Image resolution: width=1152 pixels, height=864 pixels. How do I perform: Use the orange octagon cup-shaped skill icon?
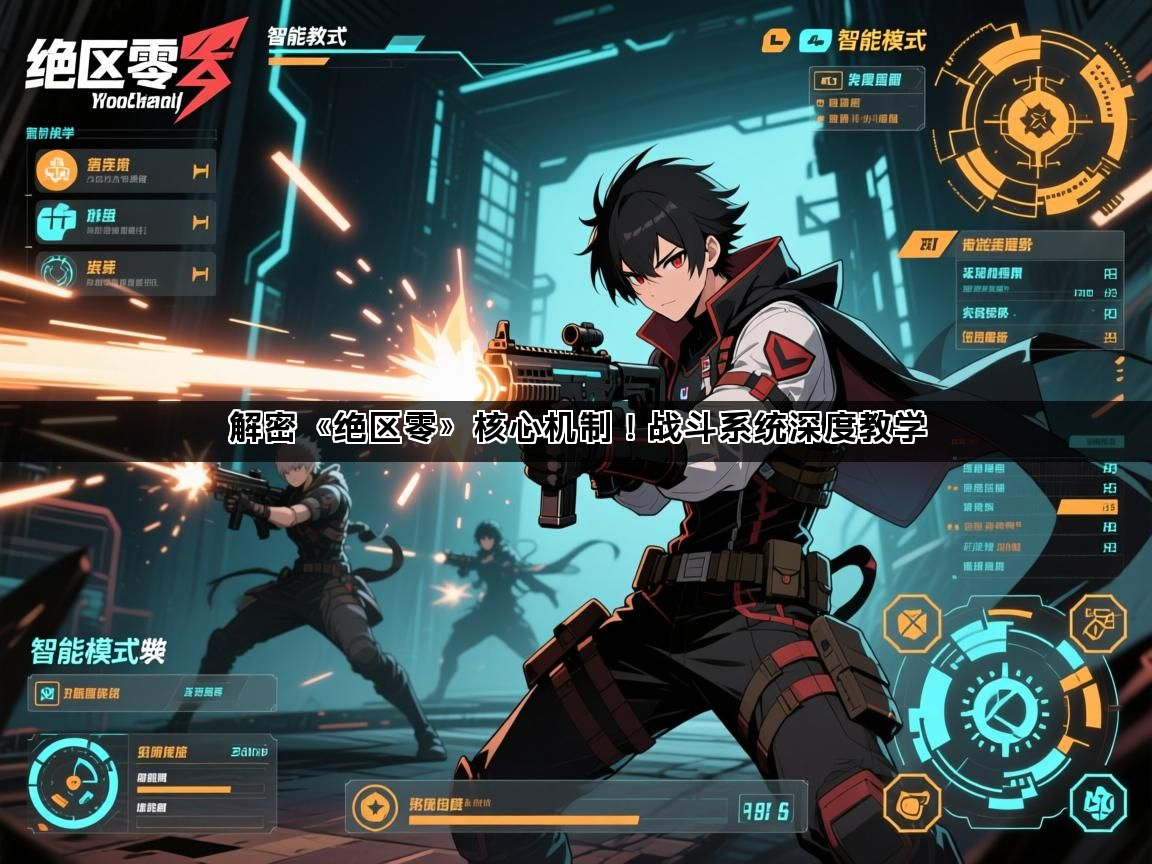(x=912, y=801)
